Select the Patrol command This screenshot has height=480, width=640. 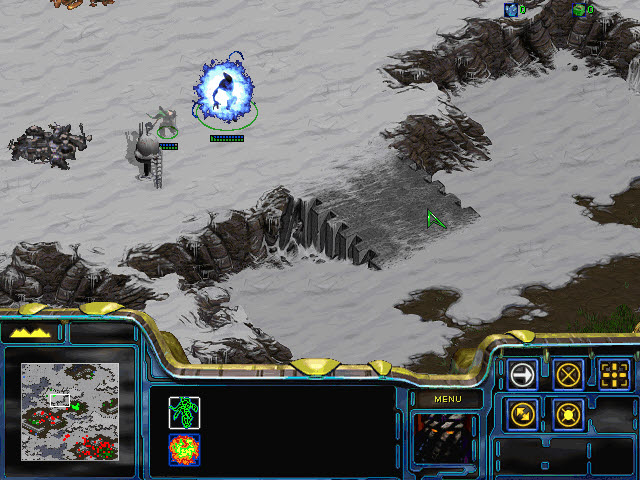tap(522, 412)
